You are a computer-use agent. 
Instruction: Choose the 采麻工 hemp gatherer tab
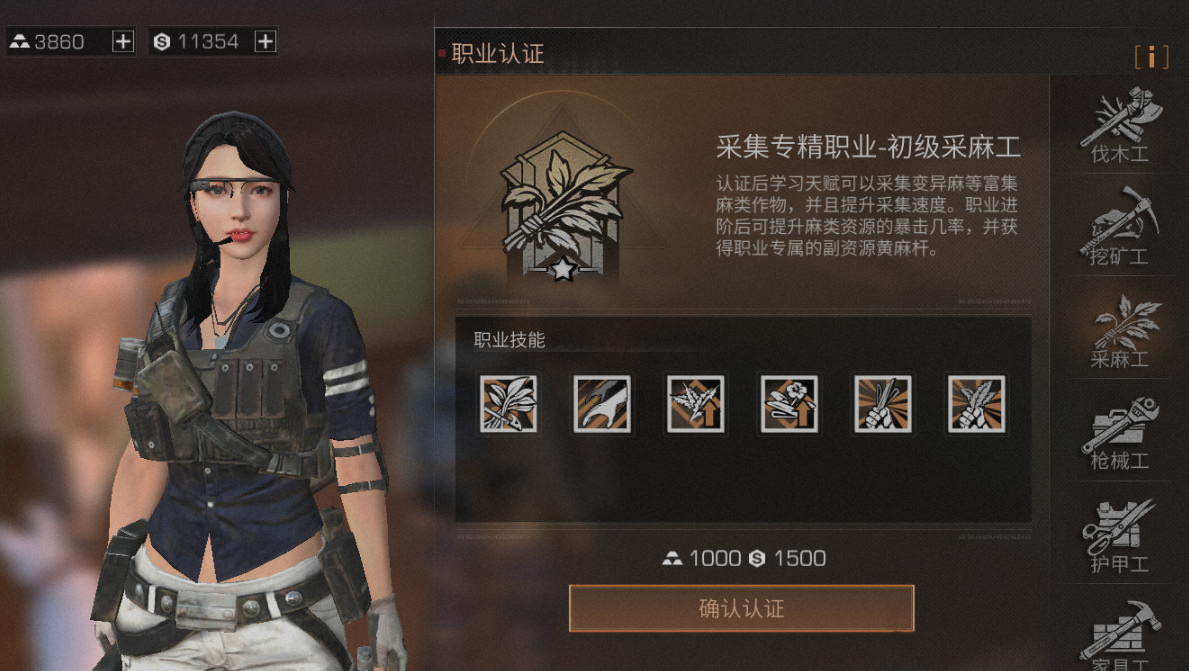(1119, 330)
